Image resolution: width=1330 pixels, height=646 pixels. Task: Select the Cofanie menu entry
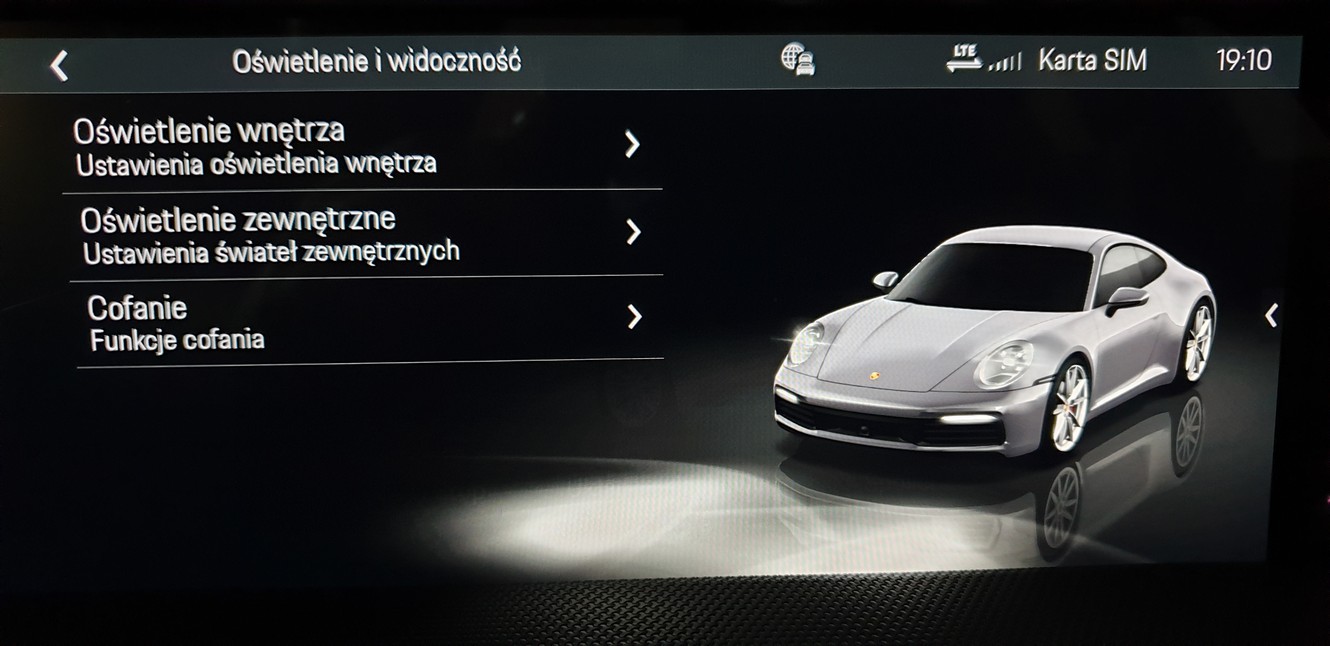pos(360,321)
